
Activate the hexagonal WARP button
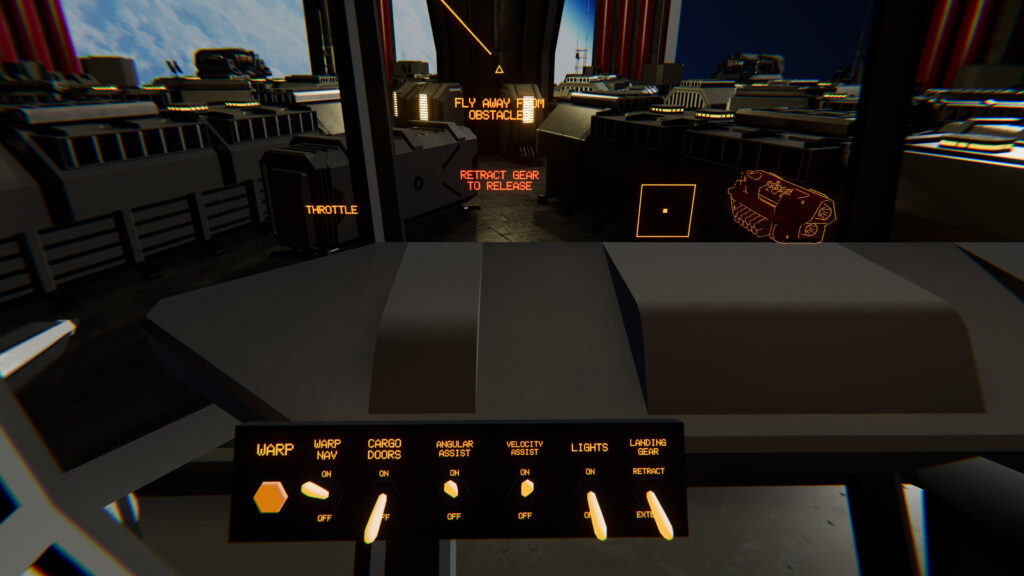pos(271,496)
